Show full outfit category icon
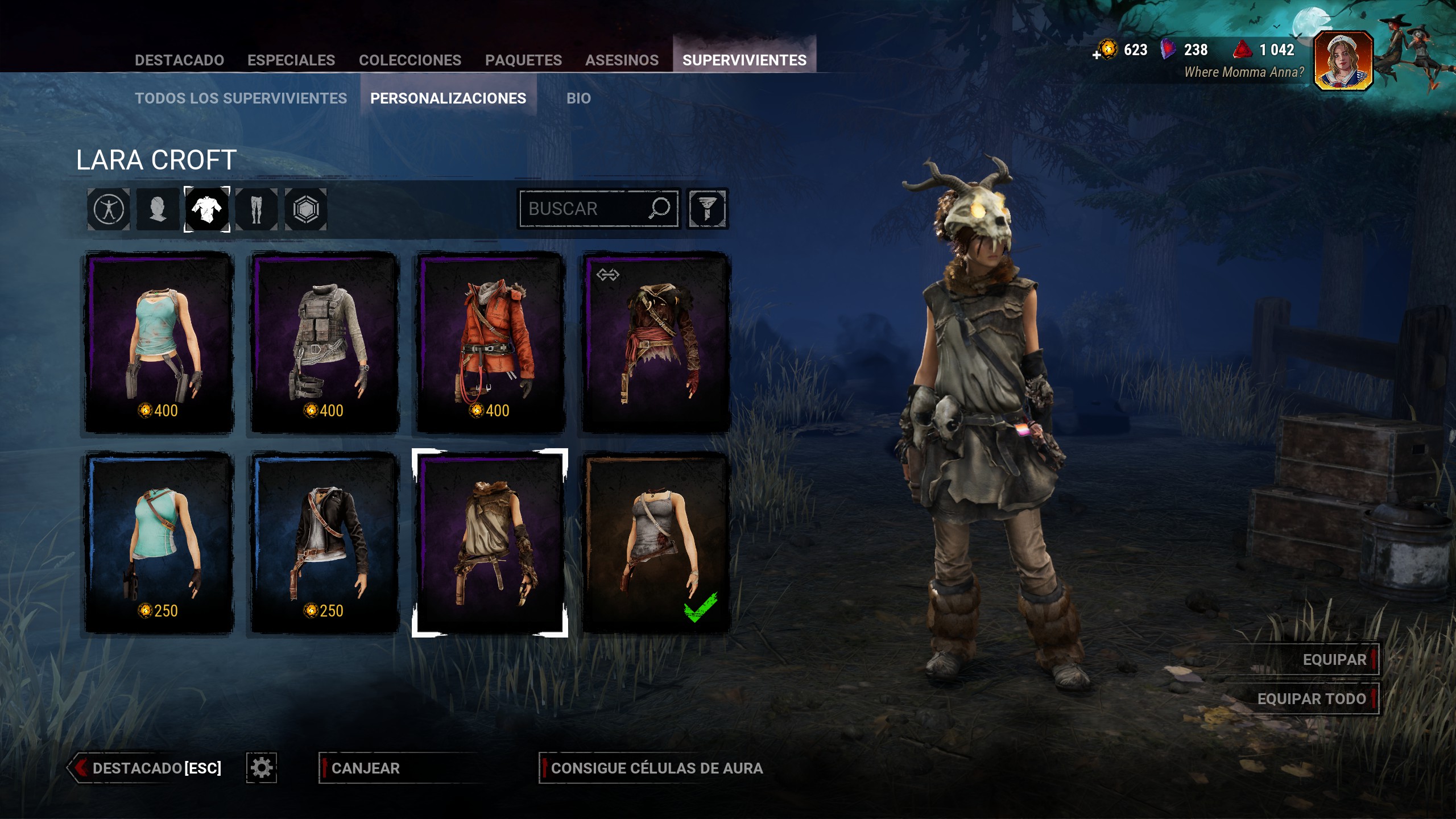Image resolution: width=1456 pixels, height=819 pixels. (109, 209)
